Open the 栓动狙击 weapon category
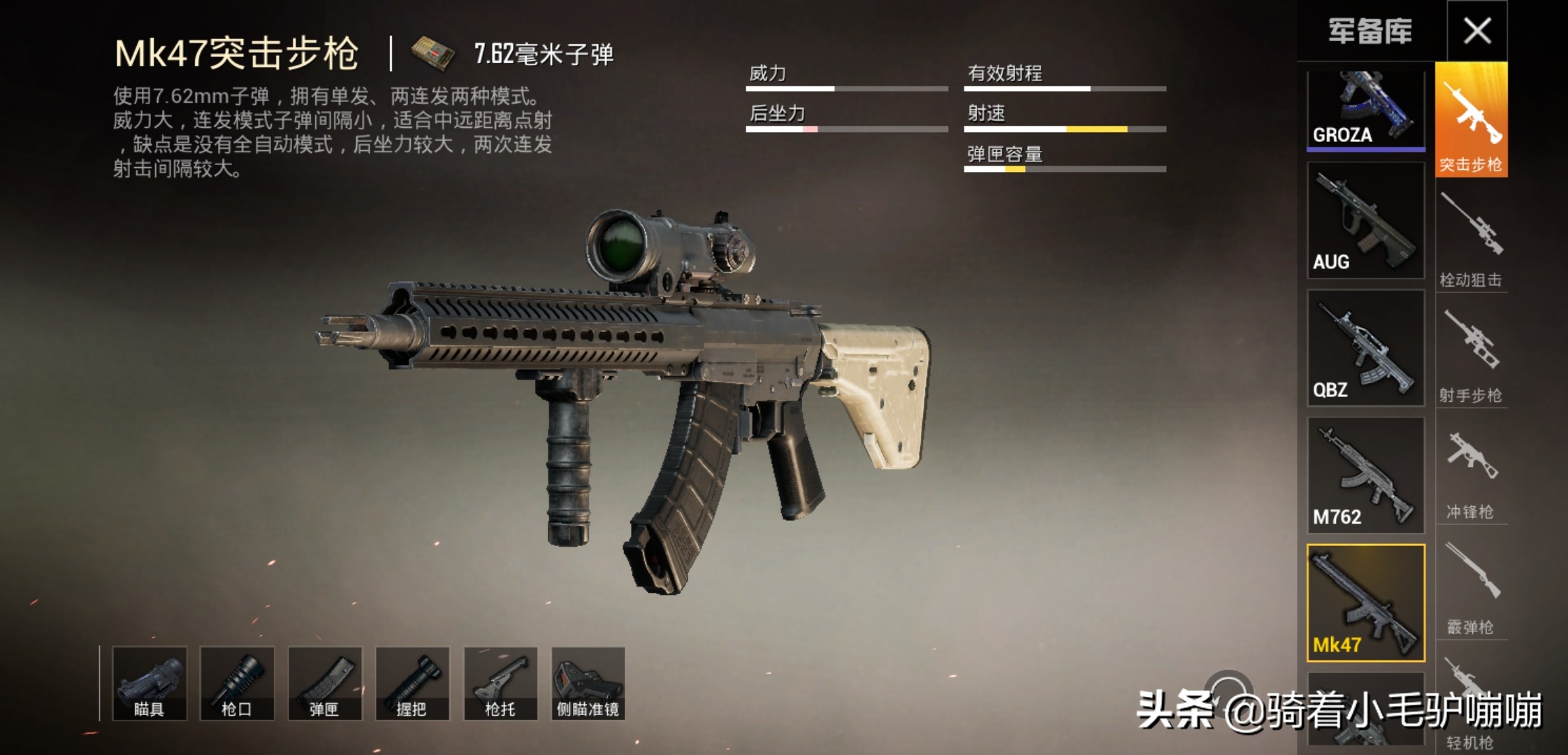Viewport: 1568px width, 755px height. (1471, 238)
